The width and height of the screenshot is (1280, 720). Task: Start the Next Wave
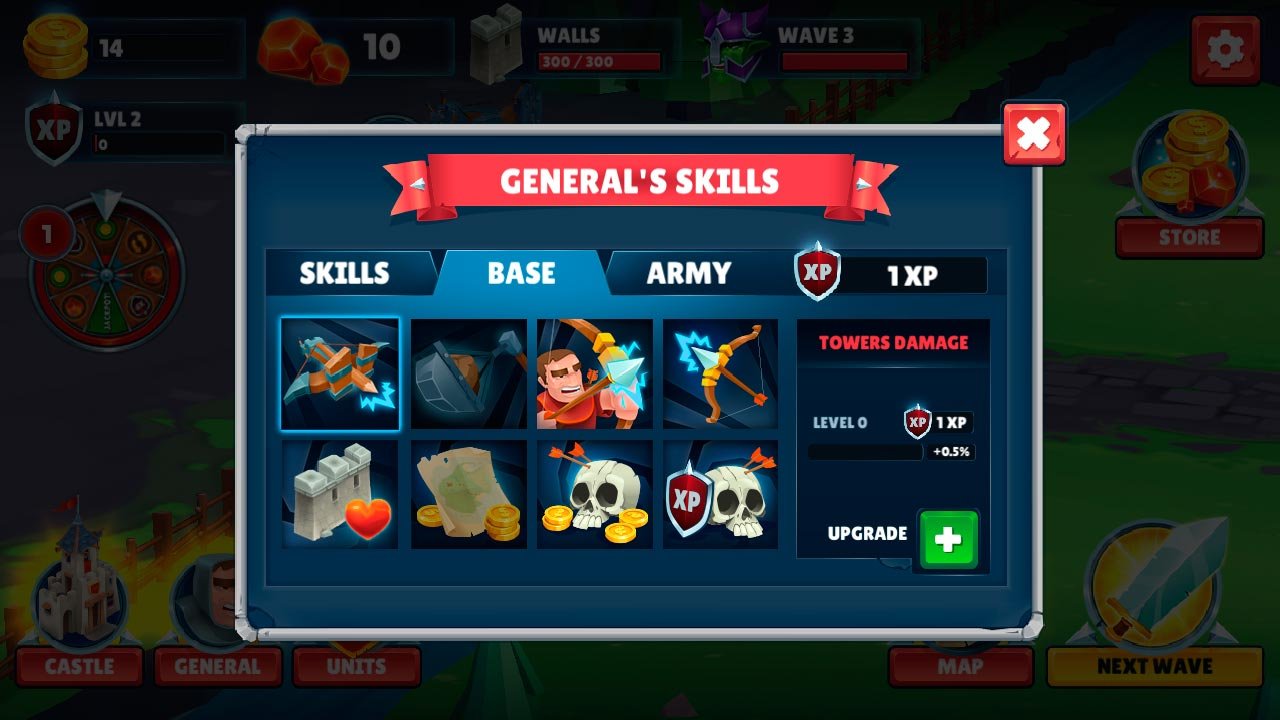pyautogui.click(x=1155, y=666)
